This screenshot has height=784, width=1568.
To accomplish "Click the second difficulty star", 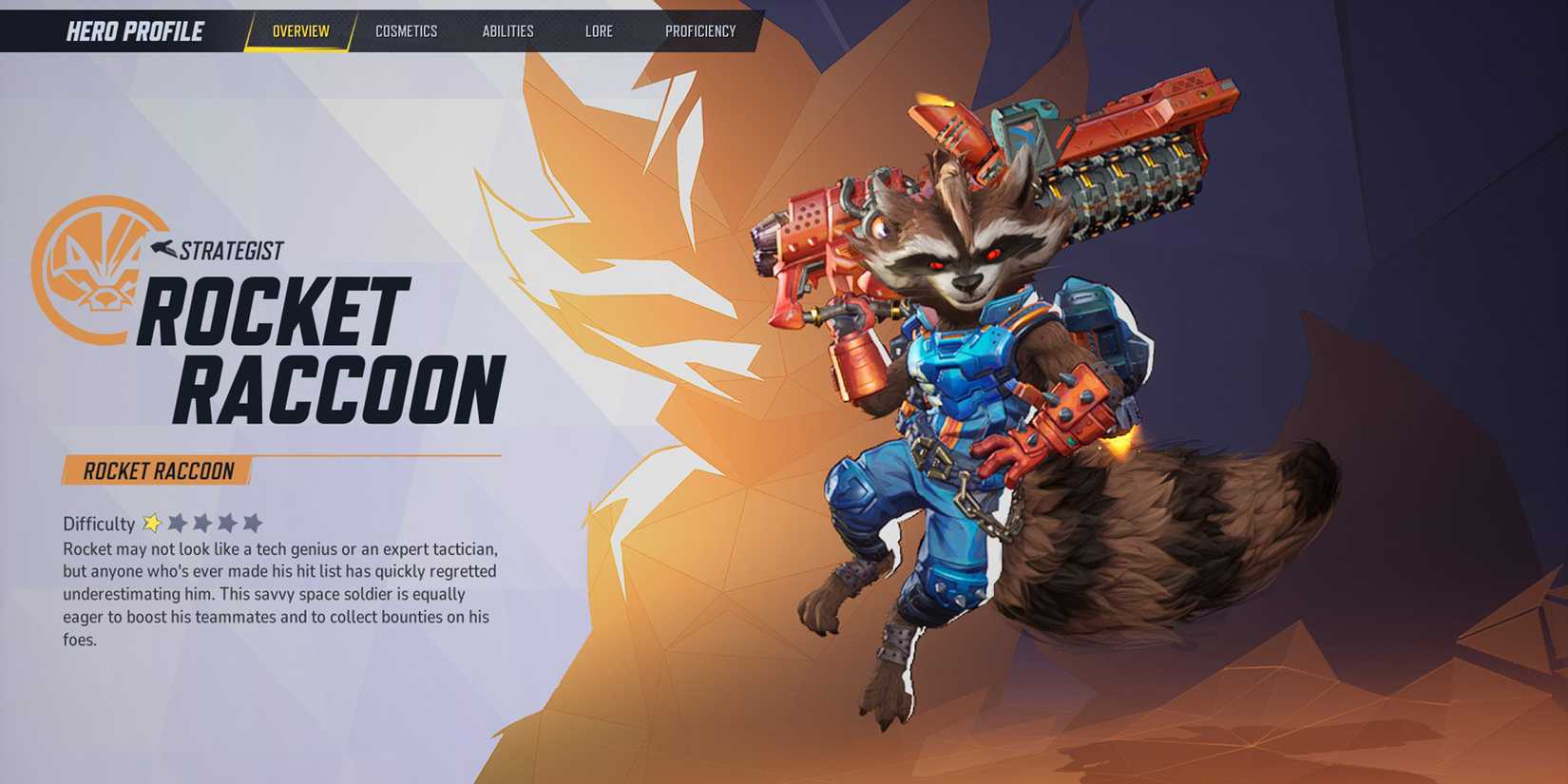I will coord(178,521).
